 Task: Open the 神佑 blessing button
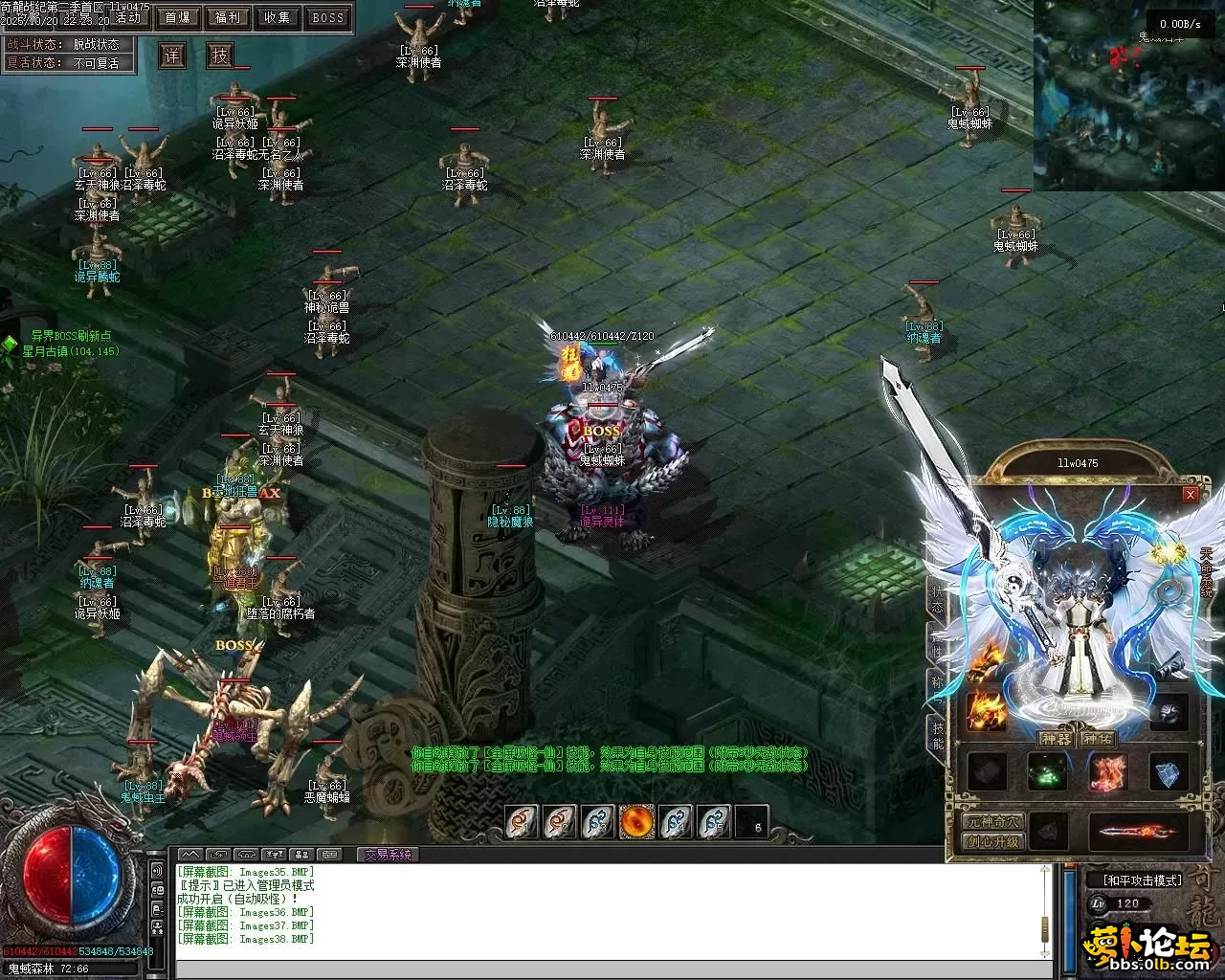tap(1097, 739)
